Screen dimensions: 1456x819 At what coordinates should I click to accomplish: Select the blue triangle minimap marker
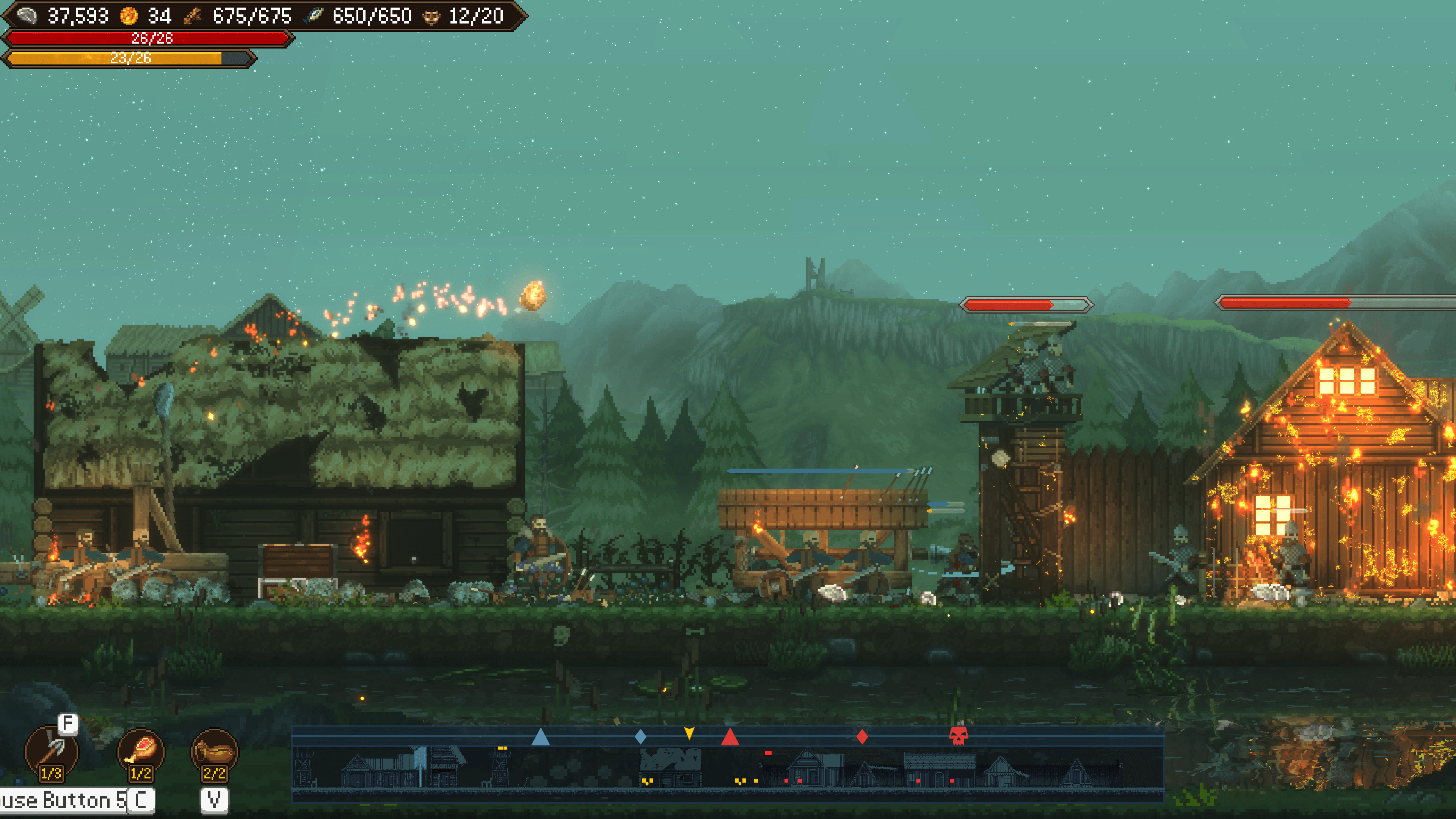[540, 736]
